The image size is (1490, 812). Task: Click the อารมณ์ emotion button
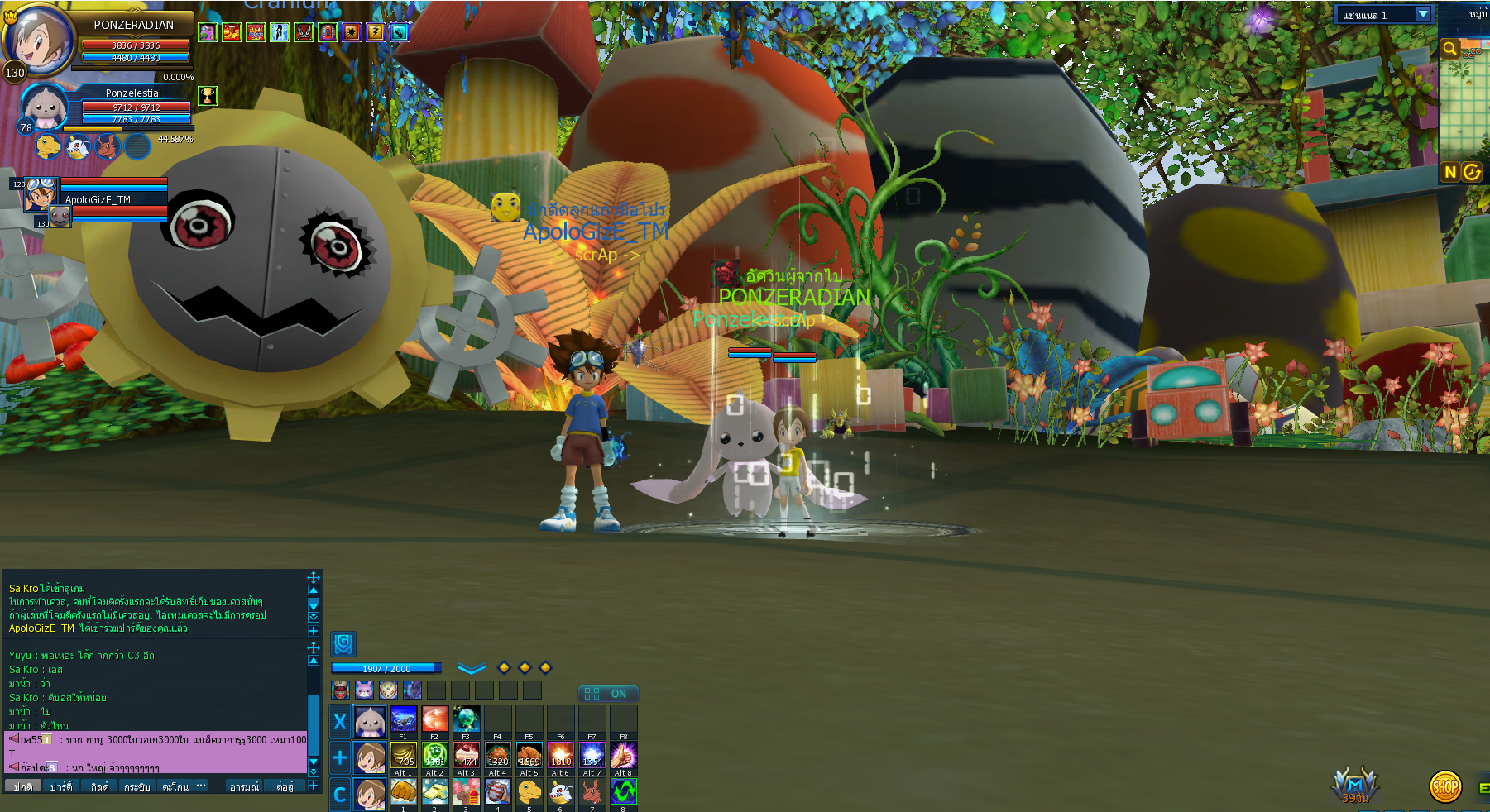click(246, 786)
